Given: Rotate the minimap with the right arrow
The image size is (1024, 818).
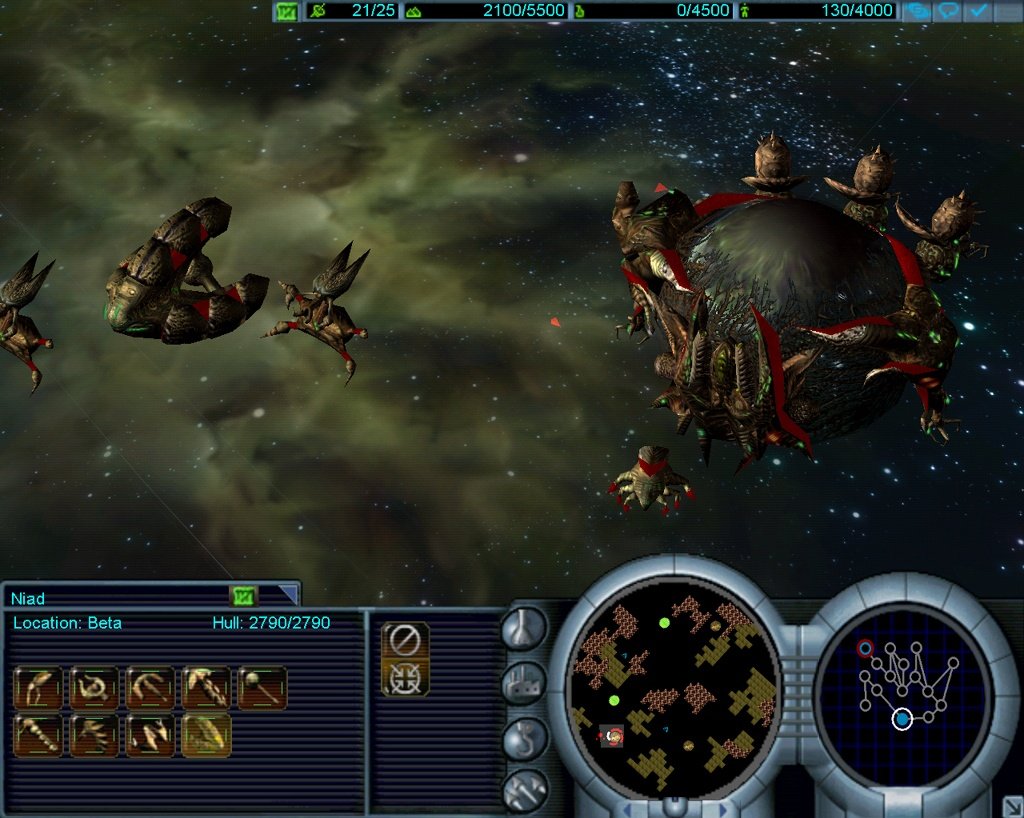Looking at the screenshot, I should click(x=722, y=806).
